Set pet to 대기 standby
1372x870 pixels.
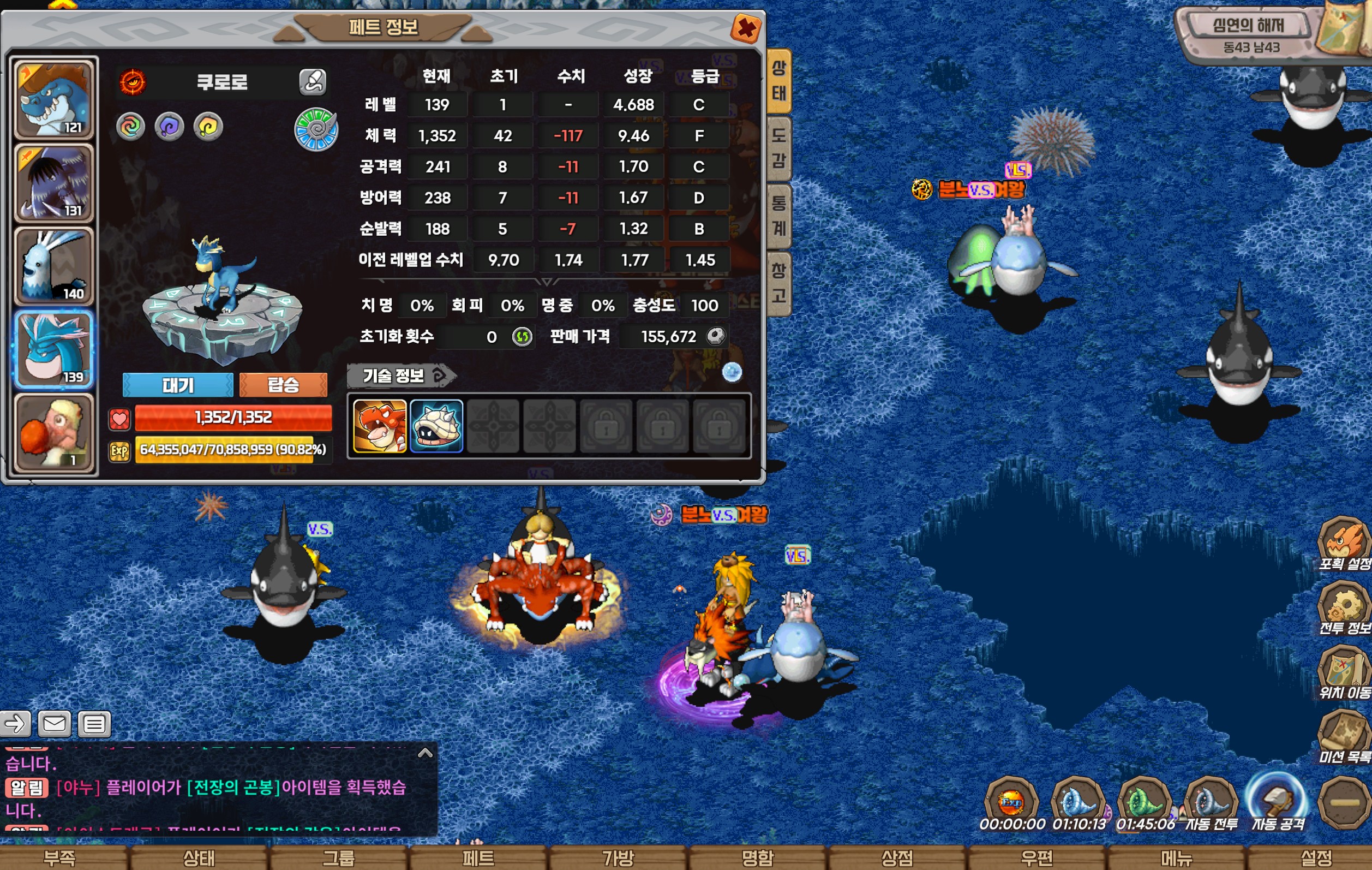tap(178, 385)
